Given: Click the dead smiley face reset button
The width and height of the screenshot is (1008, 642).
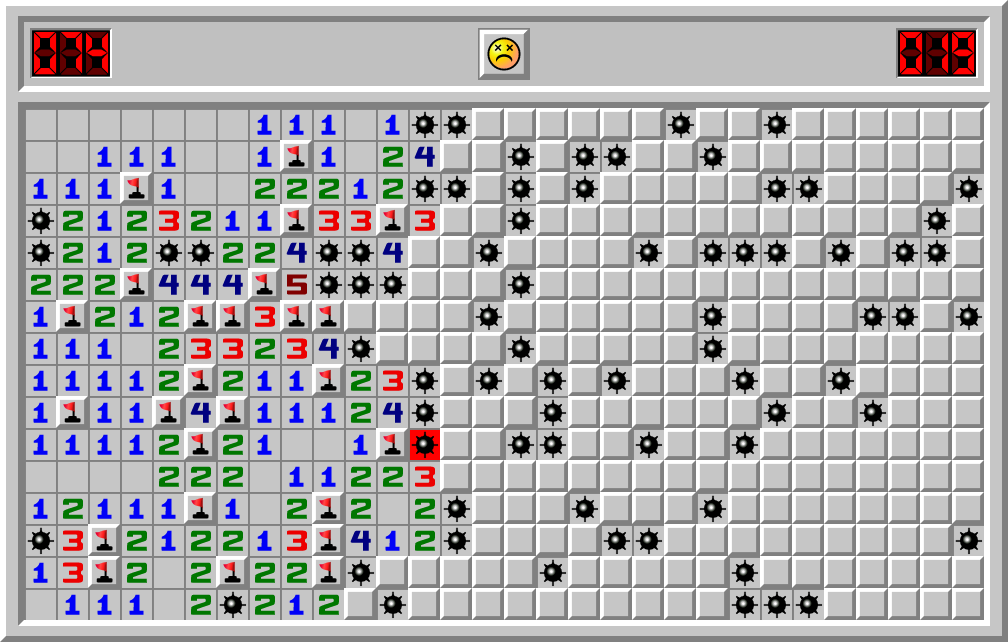Looking at the screenshot, I should [503, 53].
